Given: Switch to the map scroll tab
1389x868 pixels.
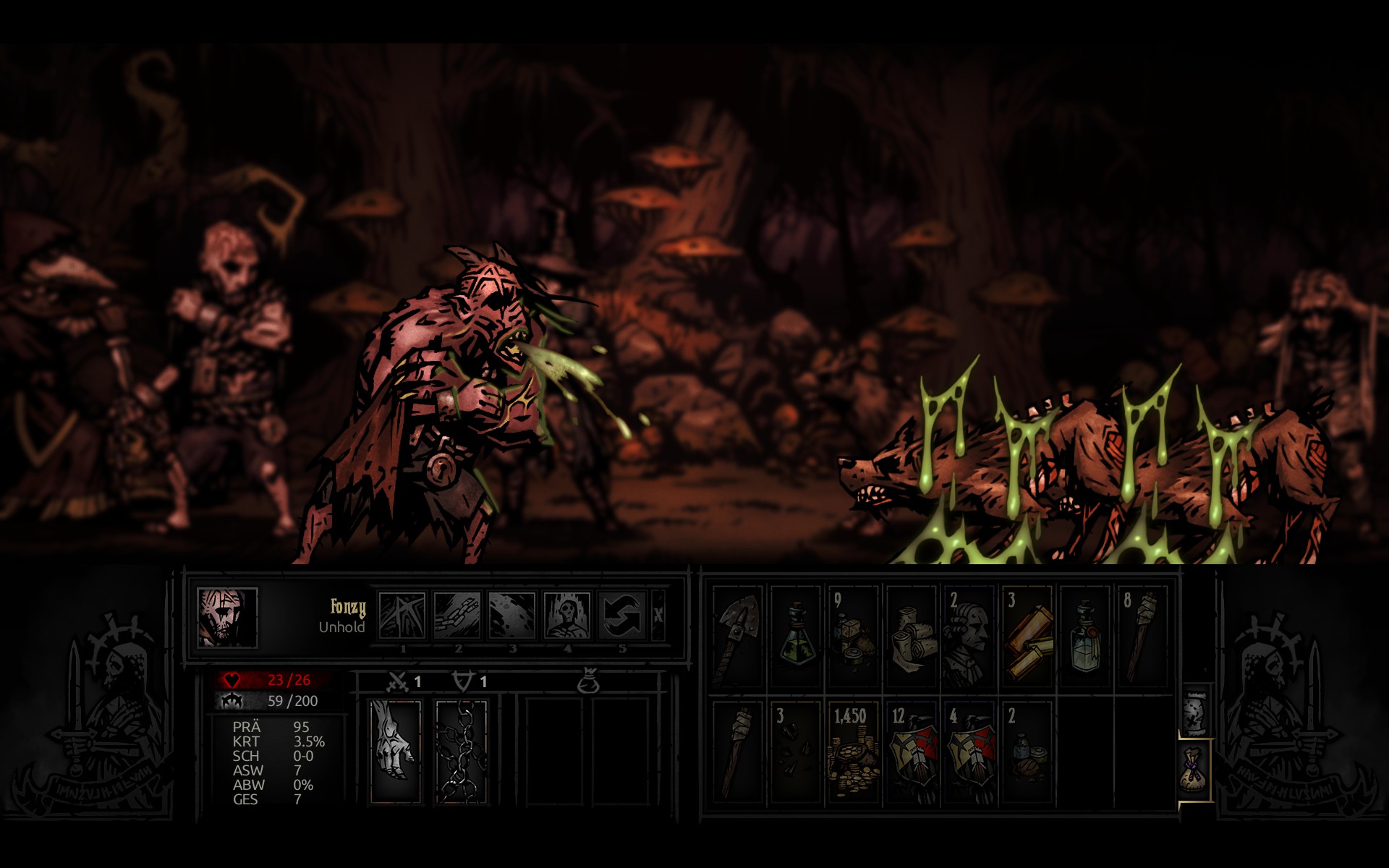Looking at the screenshot, I should 1196,712.
